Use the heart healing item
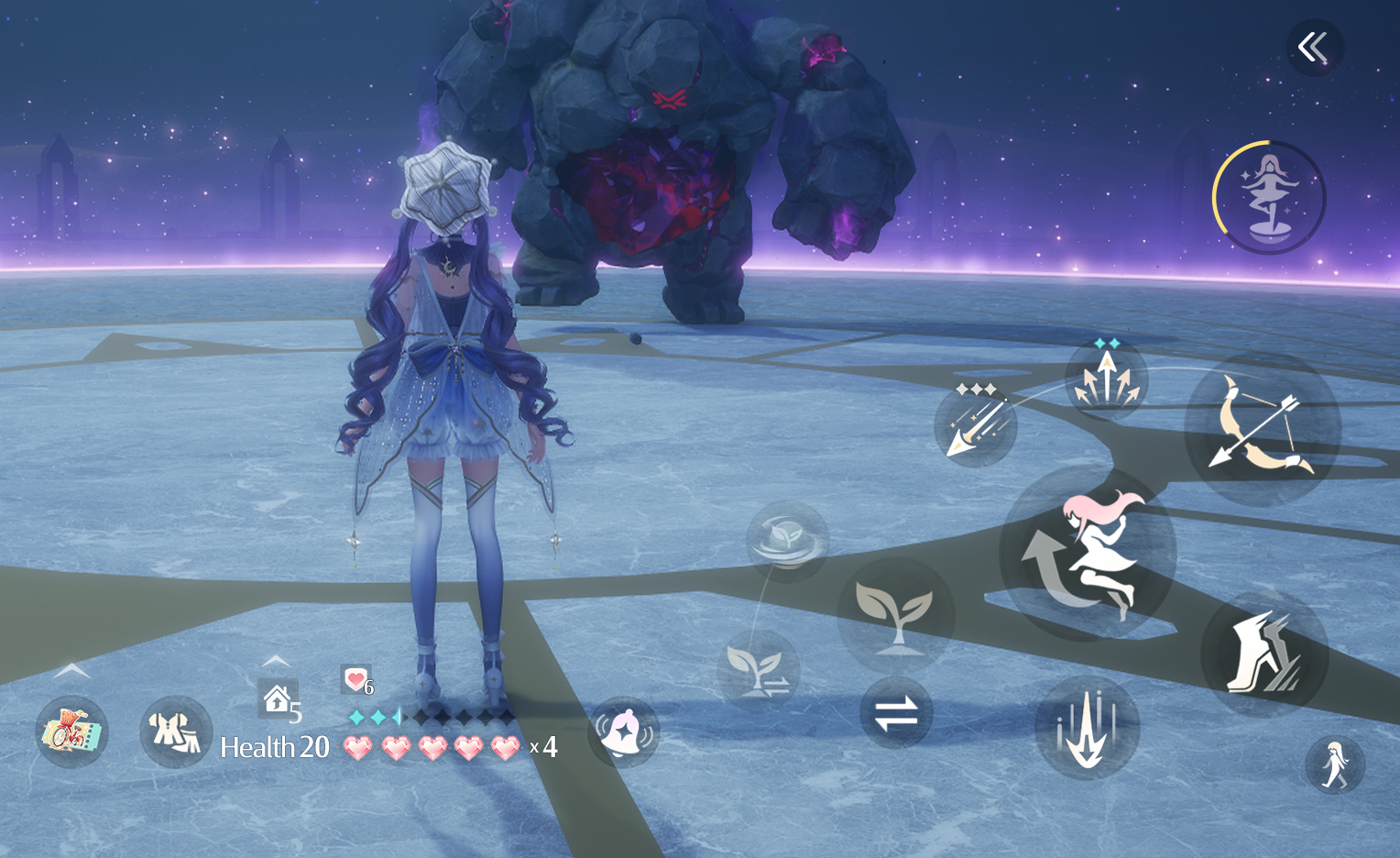 point(356,680)
